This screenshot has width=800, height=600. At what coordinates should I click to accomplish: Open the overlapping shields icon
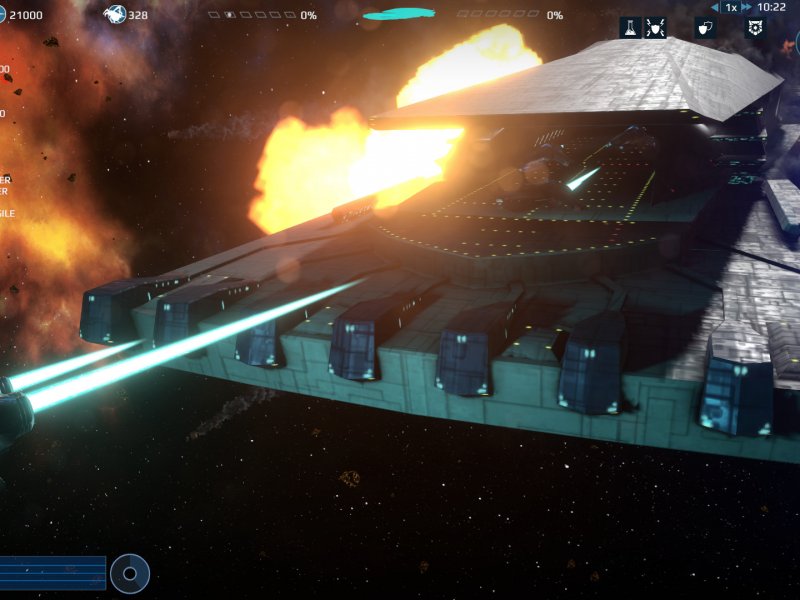[704, 28]
